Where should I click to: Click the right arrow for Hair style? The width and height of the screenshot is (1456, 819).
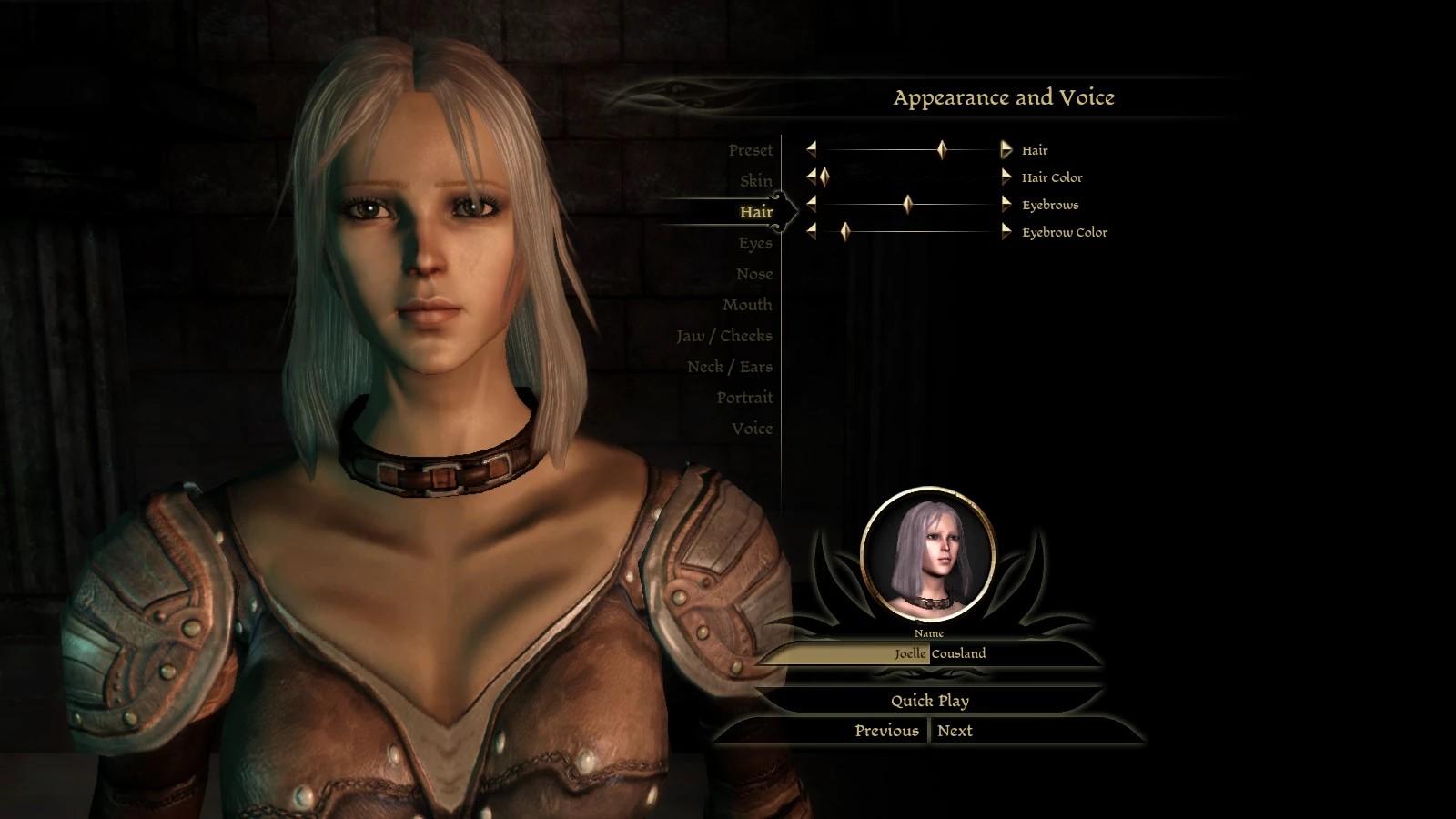click(1006, 150)
